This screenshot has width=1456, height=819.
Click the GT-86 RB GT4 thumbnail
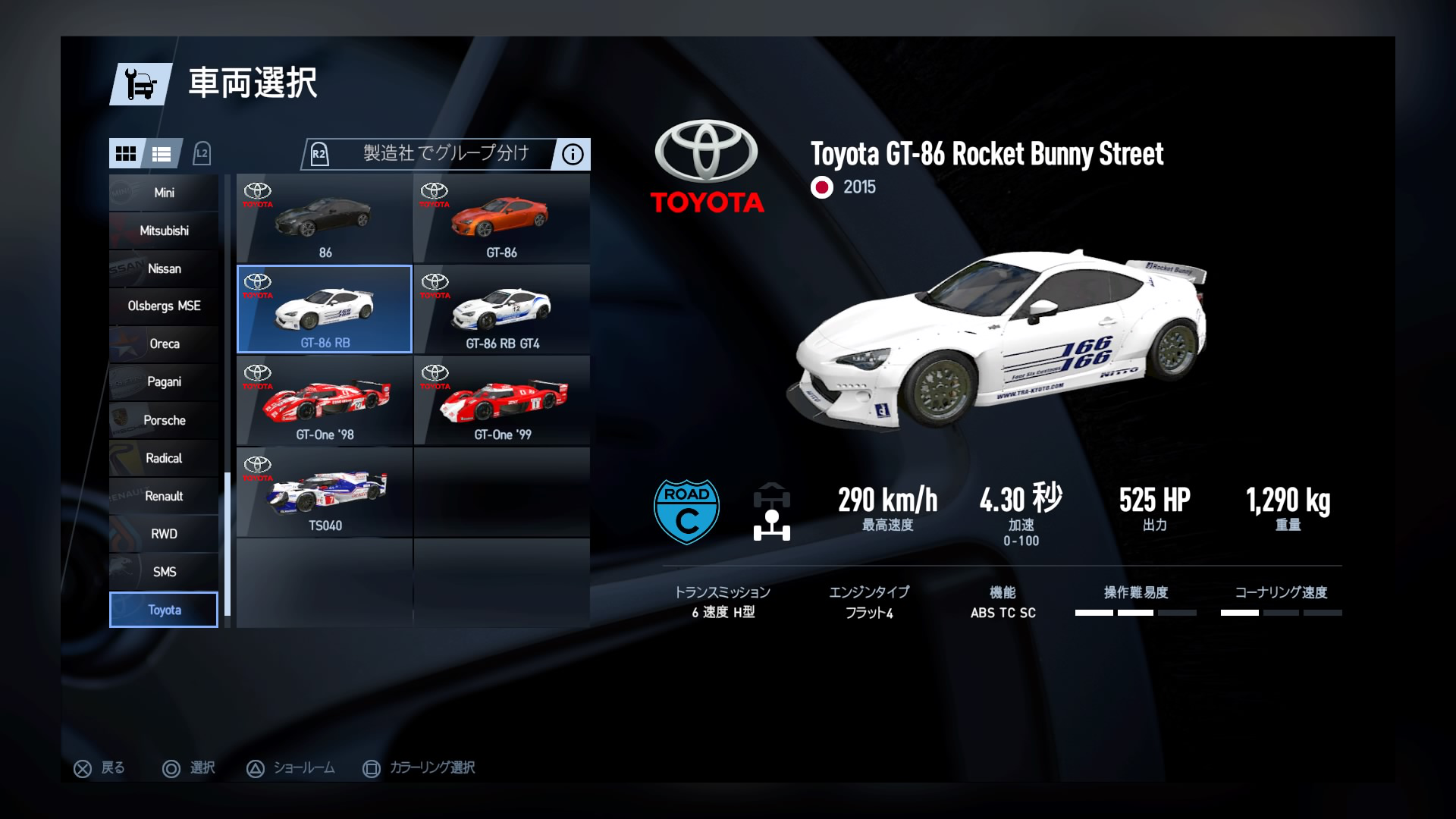coord(502,309)
